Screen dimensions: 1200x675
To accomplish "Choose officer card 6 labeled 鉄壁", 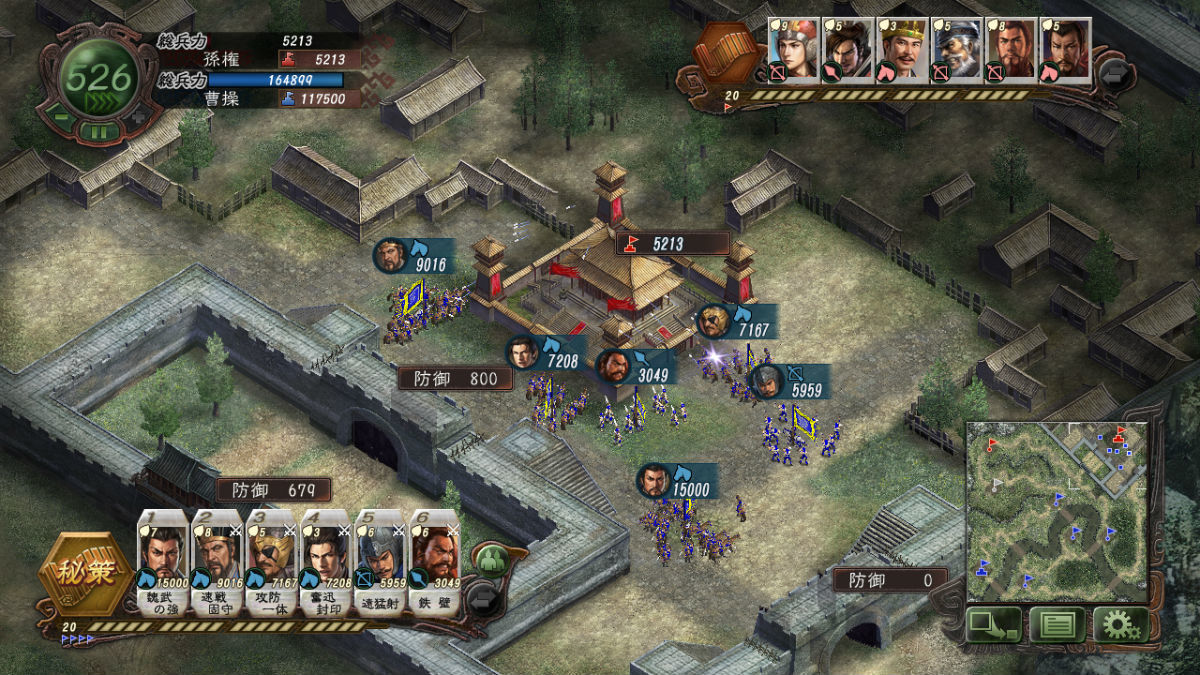I will [x=435, y=561].
